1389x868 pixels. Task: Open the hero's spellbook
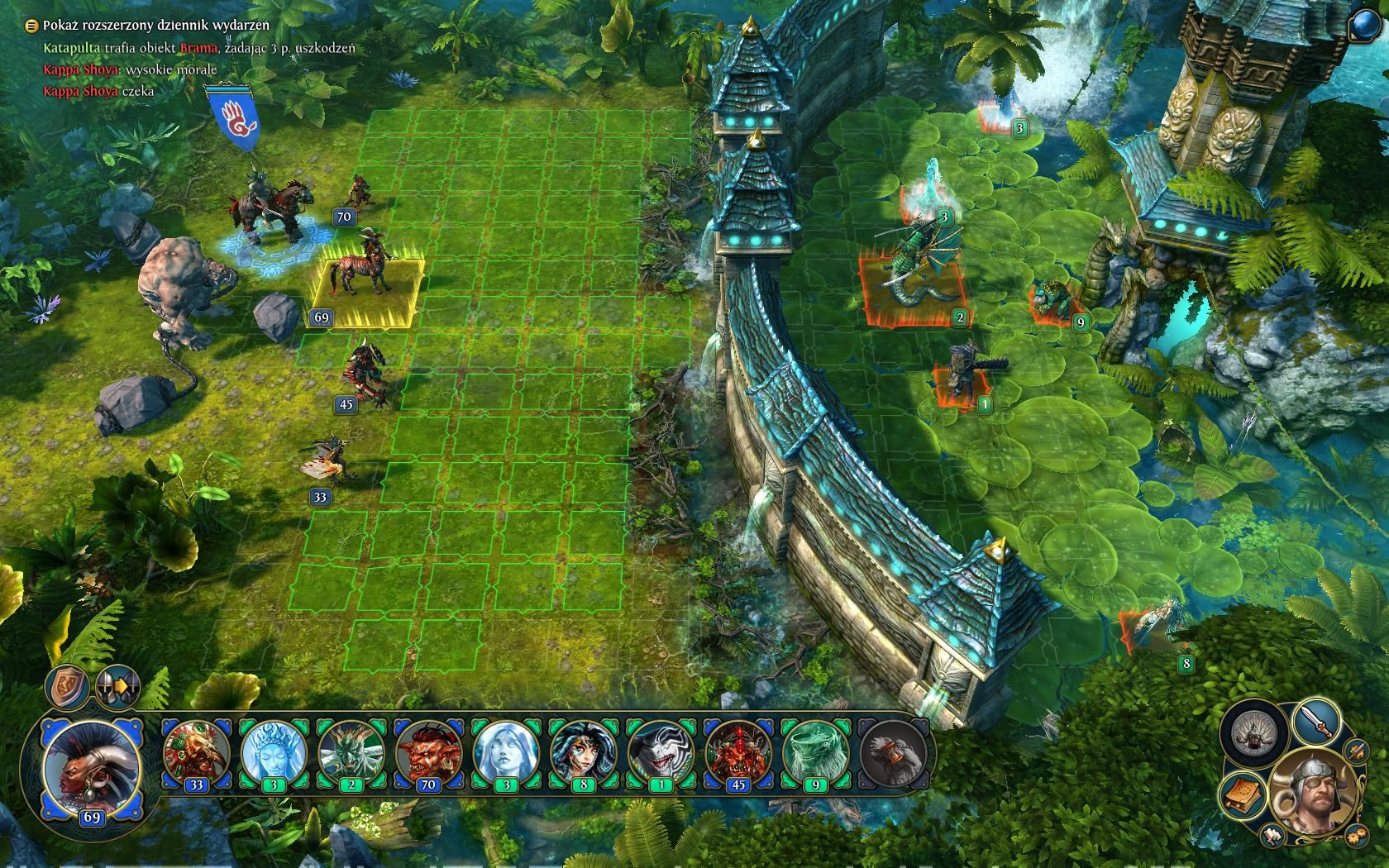pos(1243,793)
